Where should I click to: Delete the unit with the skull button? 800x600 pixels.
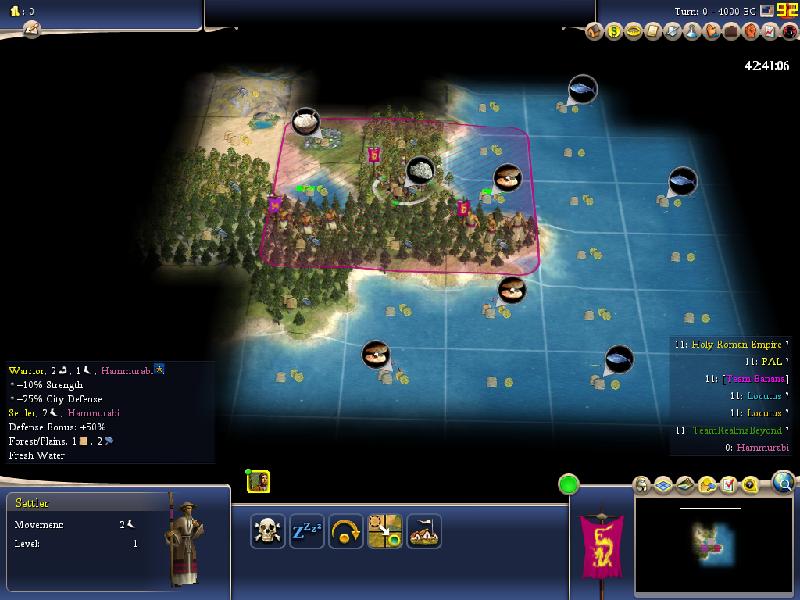click(267, 531)
